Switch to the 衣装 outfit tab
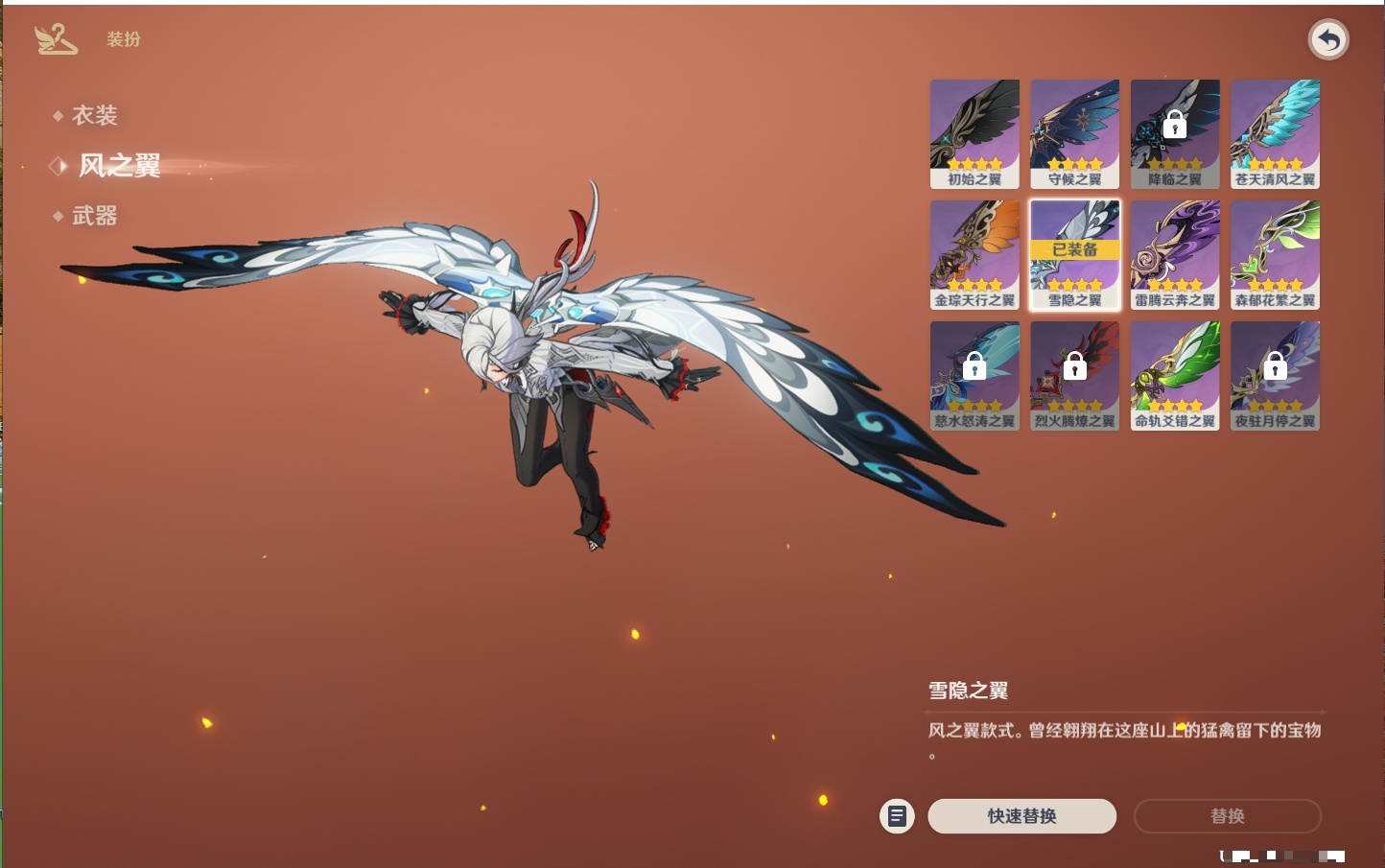This screenshot has height=868, width=1385. (x=94, y=116)
